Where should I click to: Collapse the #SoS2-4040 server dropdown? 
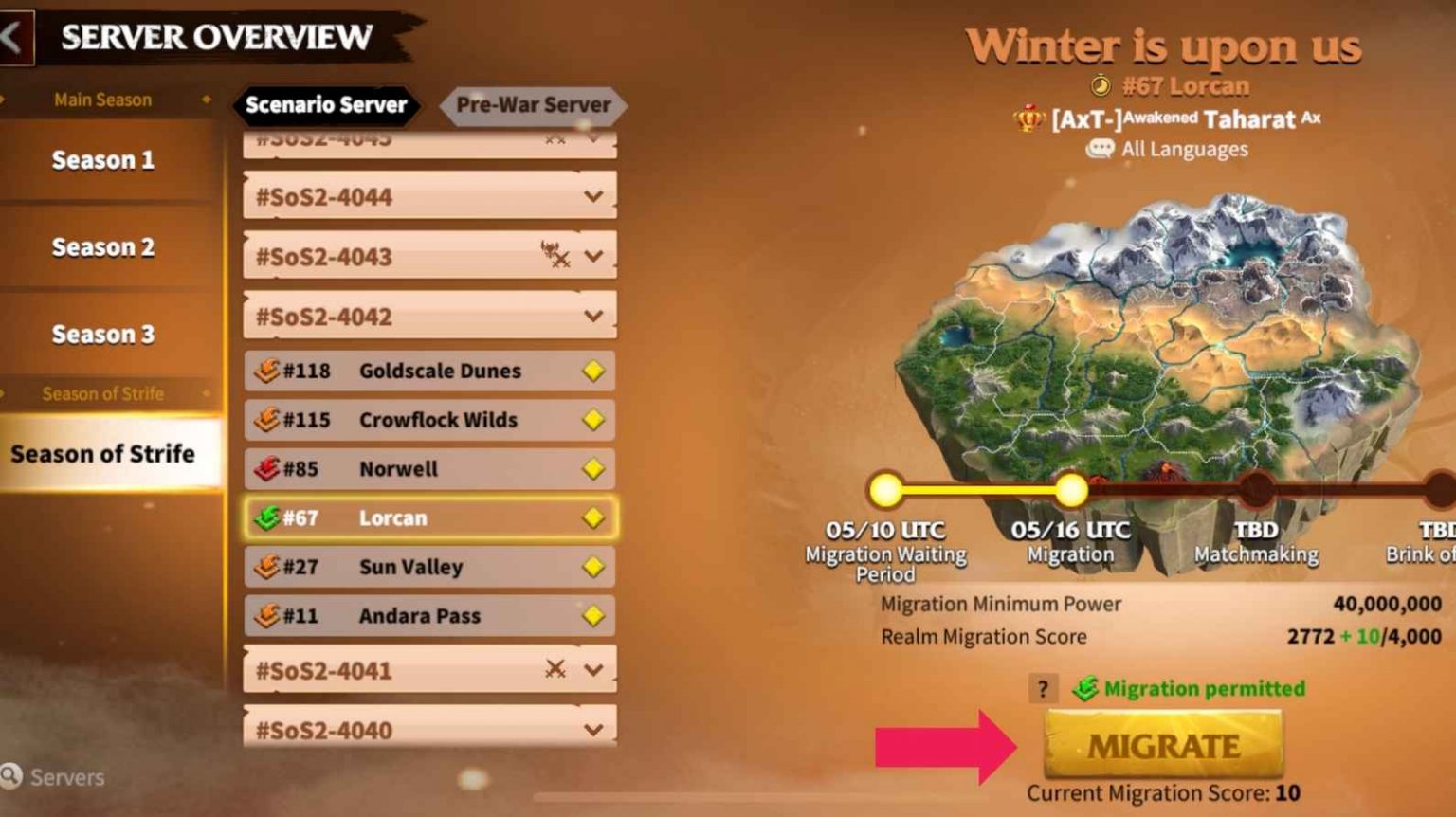tap(593, 729)
